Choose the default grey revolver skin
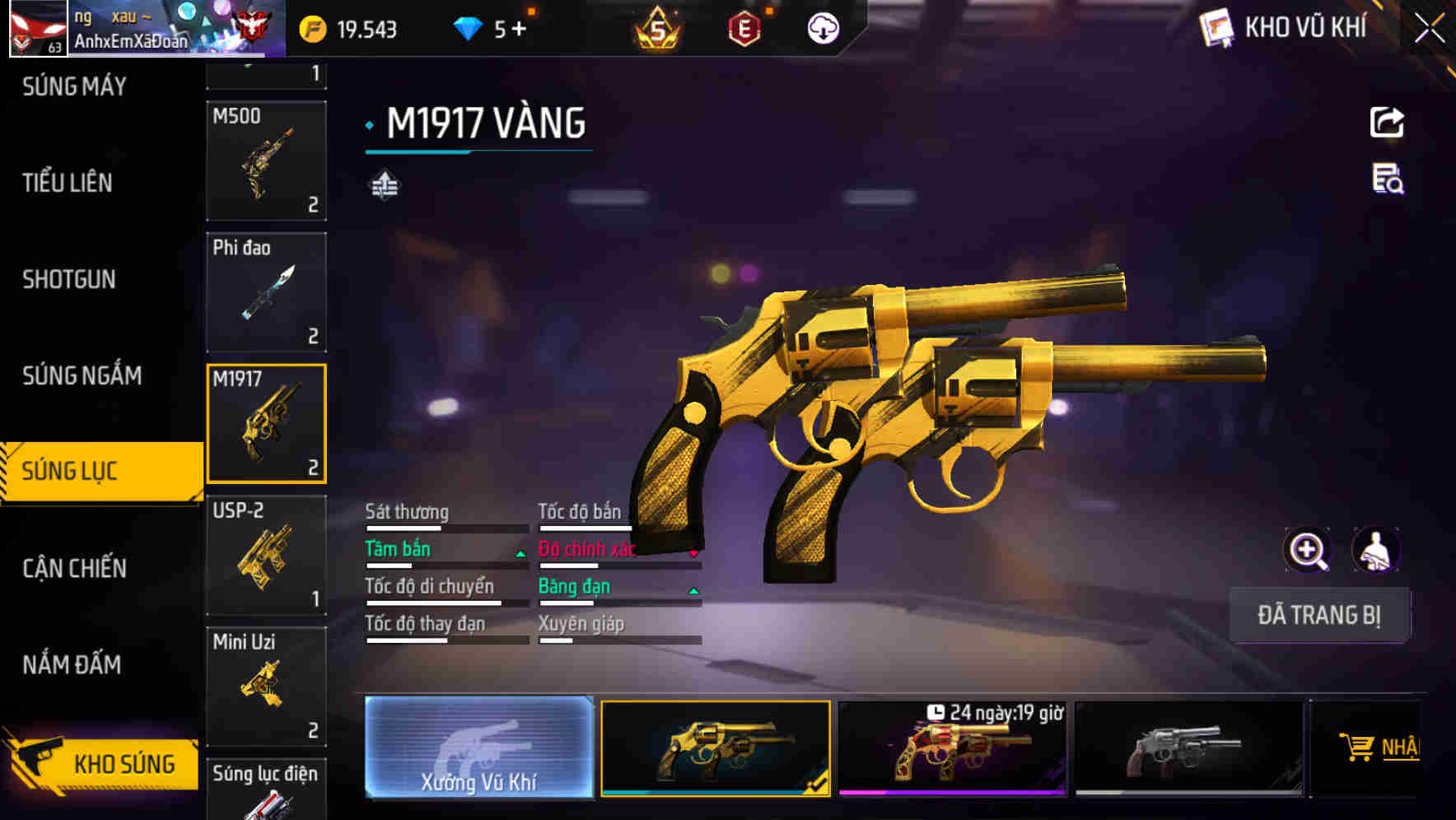The height and width of the screenshot is (820, 1456). pos(1188,749)
